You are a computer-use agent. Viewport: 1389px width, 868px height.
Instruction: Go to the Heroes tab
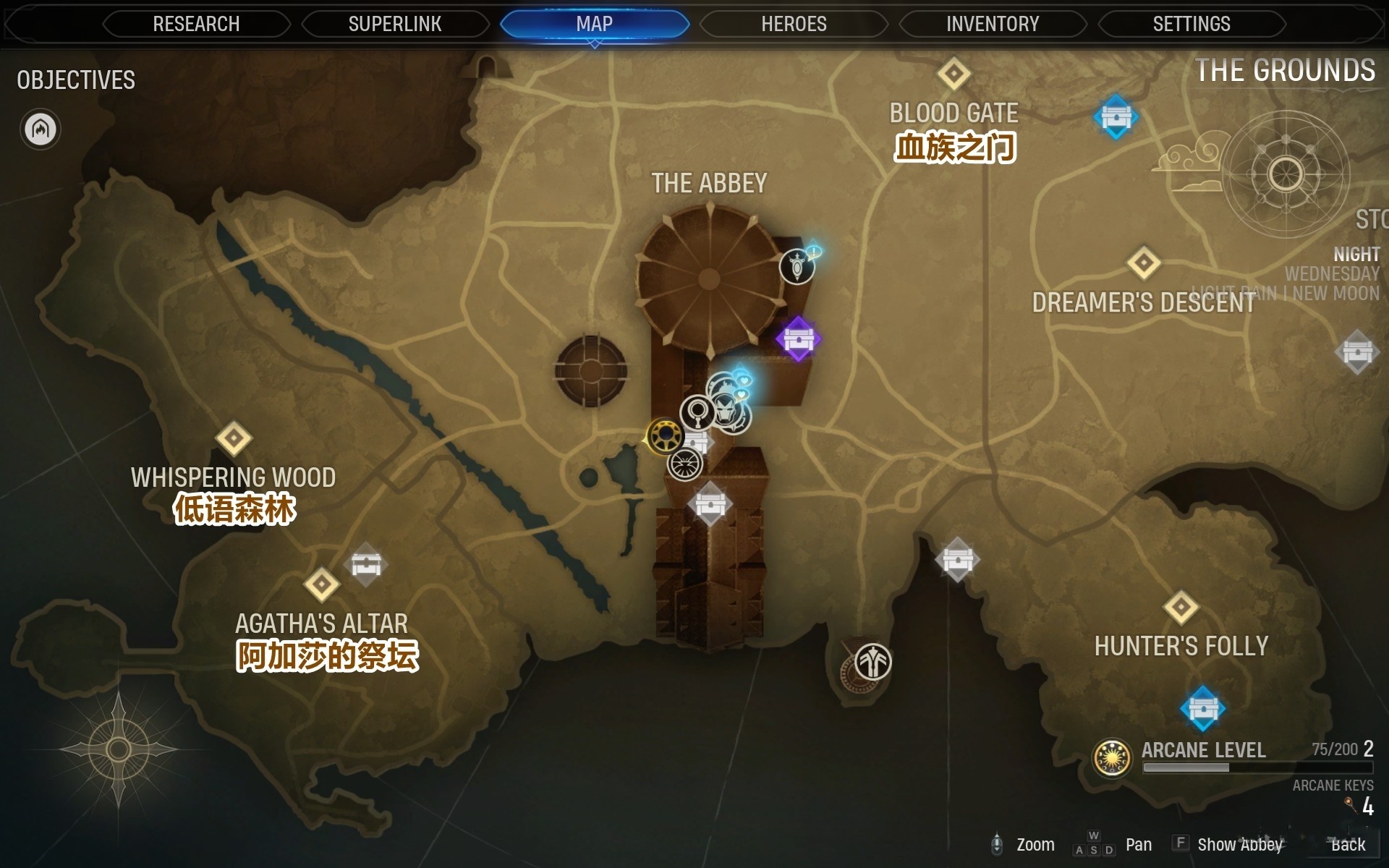794,24
